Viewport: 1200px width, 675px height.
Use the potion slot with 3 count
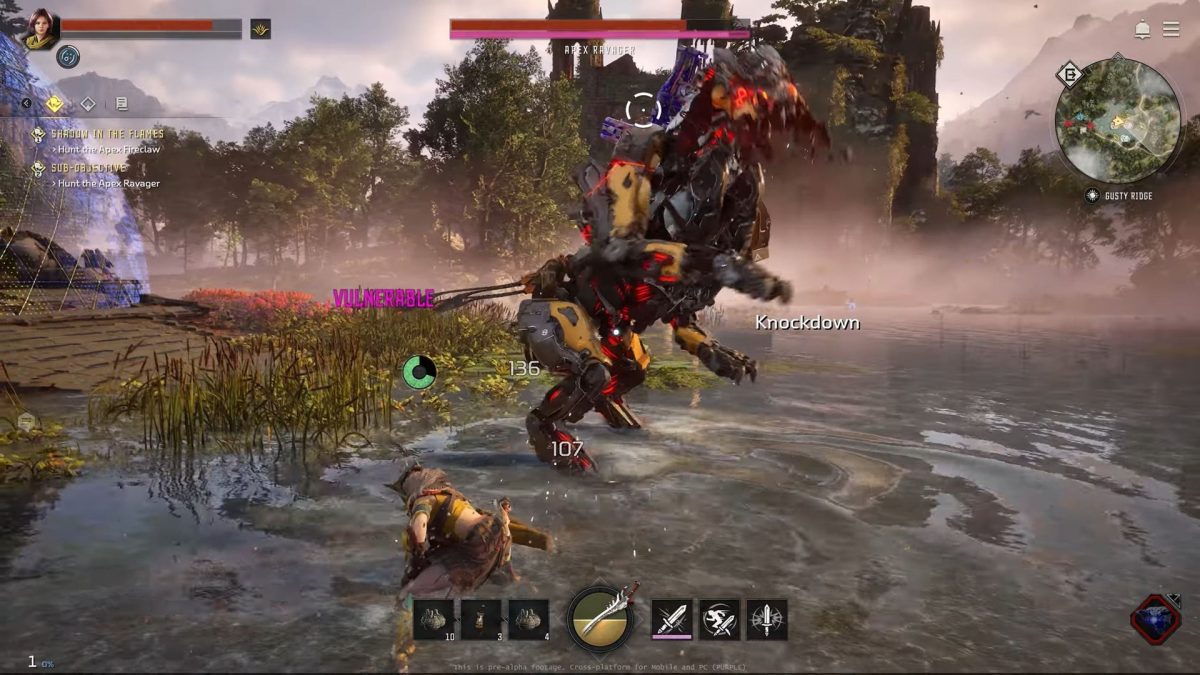point(481,619)
